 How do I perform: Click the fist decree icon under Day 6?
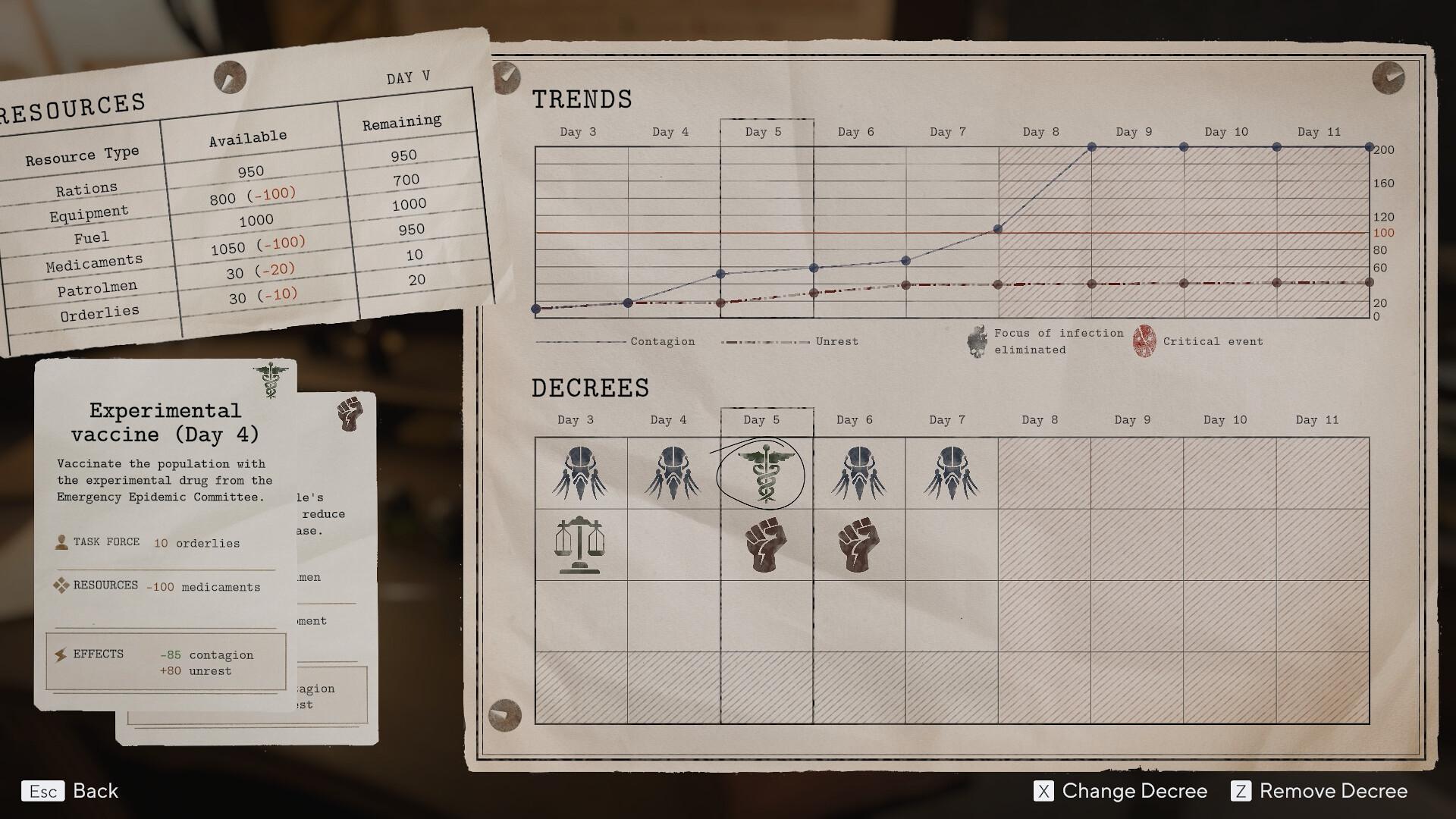point(858,544)
